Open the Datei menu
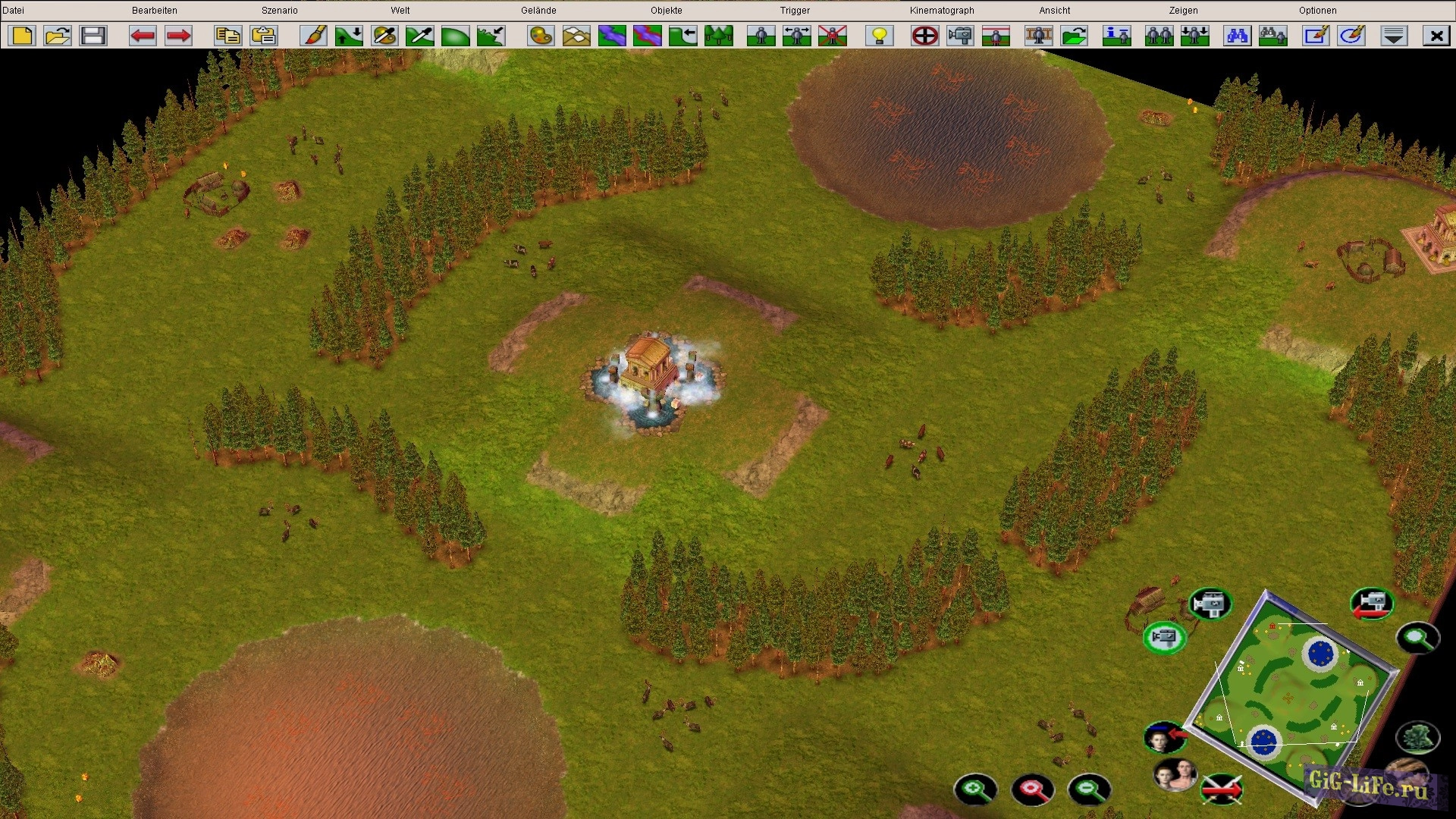Screen dimensions: 1456x819 (14, 11)
